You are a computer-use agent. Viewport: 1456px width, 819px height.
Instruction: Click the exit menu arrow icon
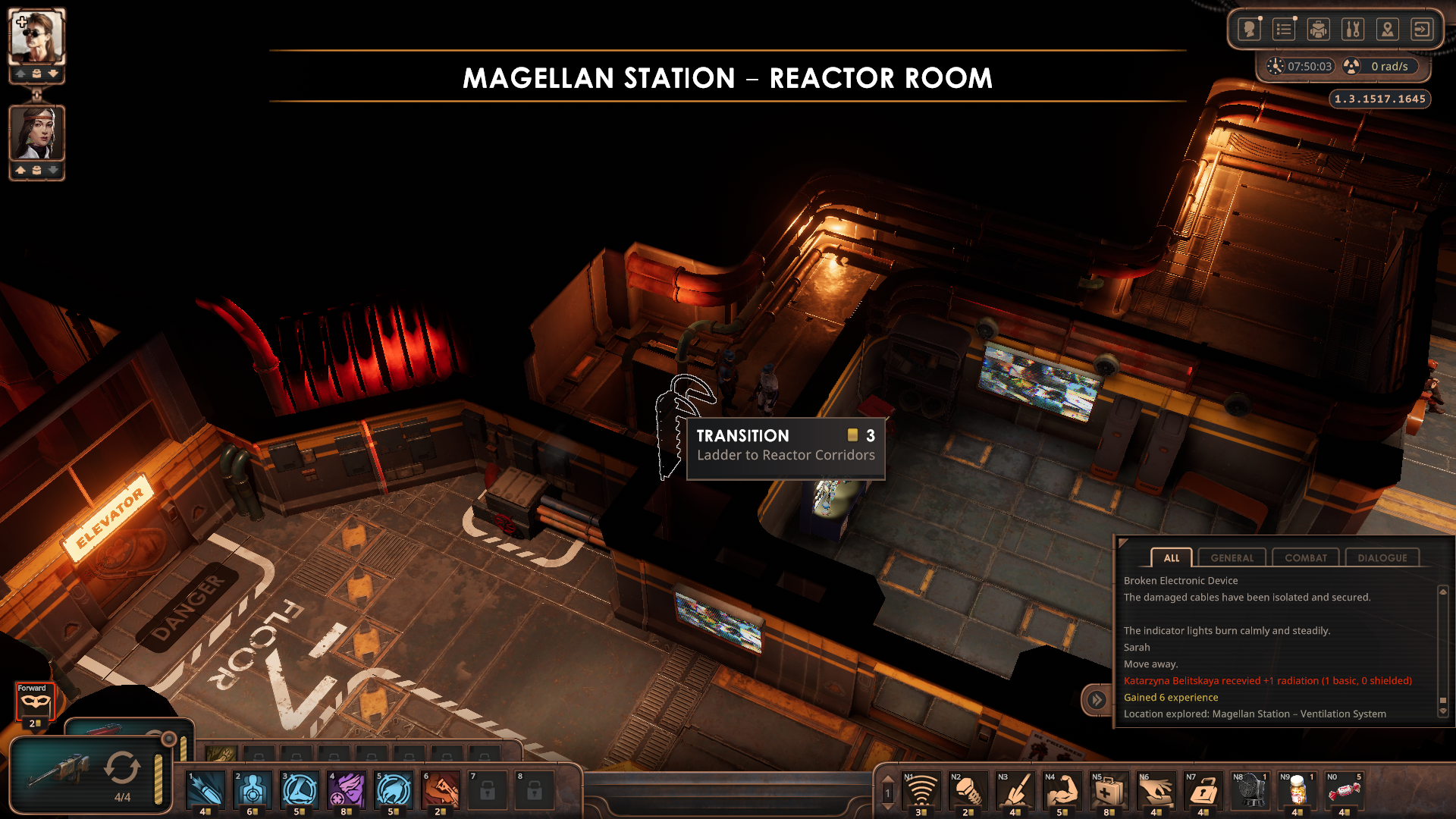(x=1422, y=30)
